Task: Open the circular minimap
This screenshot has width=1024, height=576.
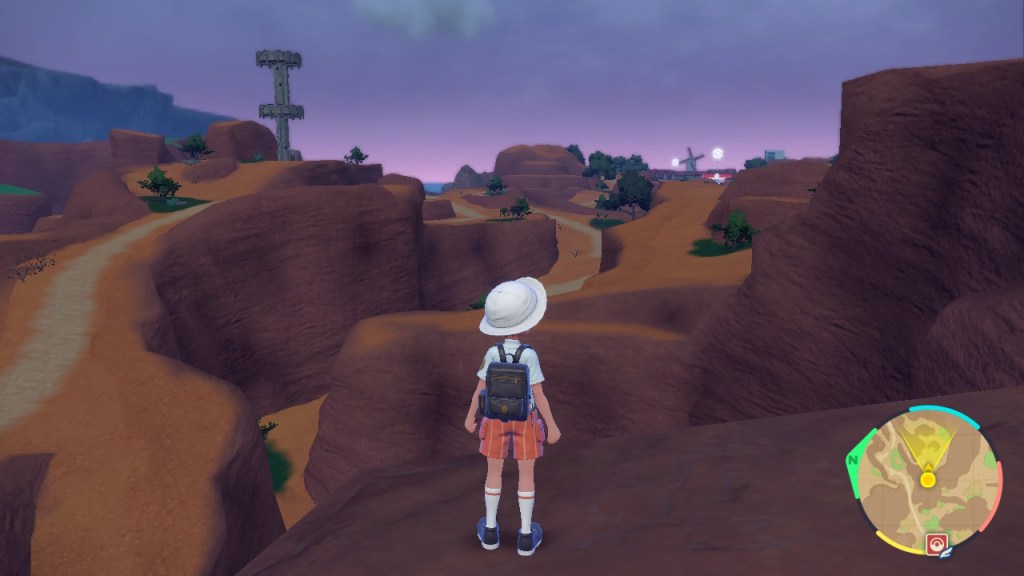Action: (926, 480)
